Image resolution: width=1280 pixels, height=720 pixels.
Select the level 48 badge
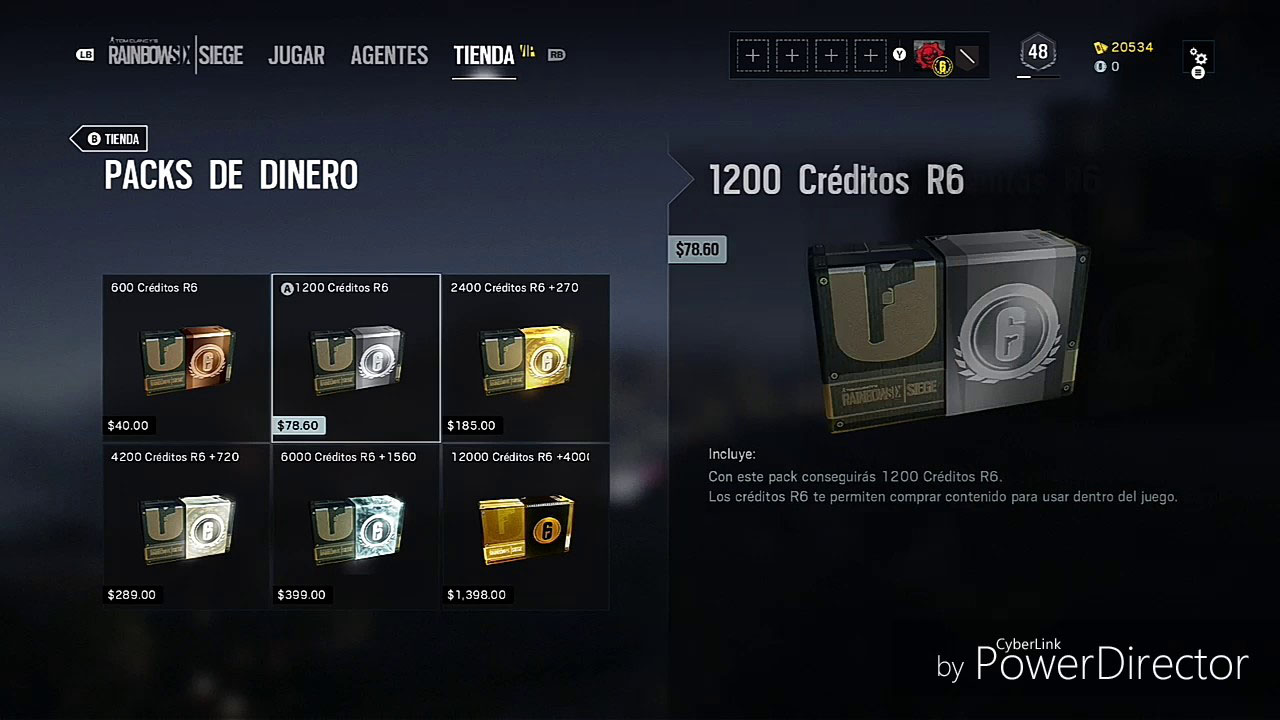tap(1038, 50)
